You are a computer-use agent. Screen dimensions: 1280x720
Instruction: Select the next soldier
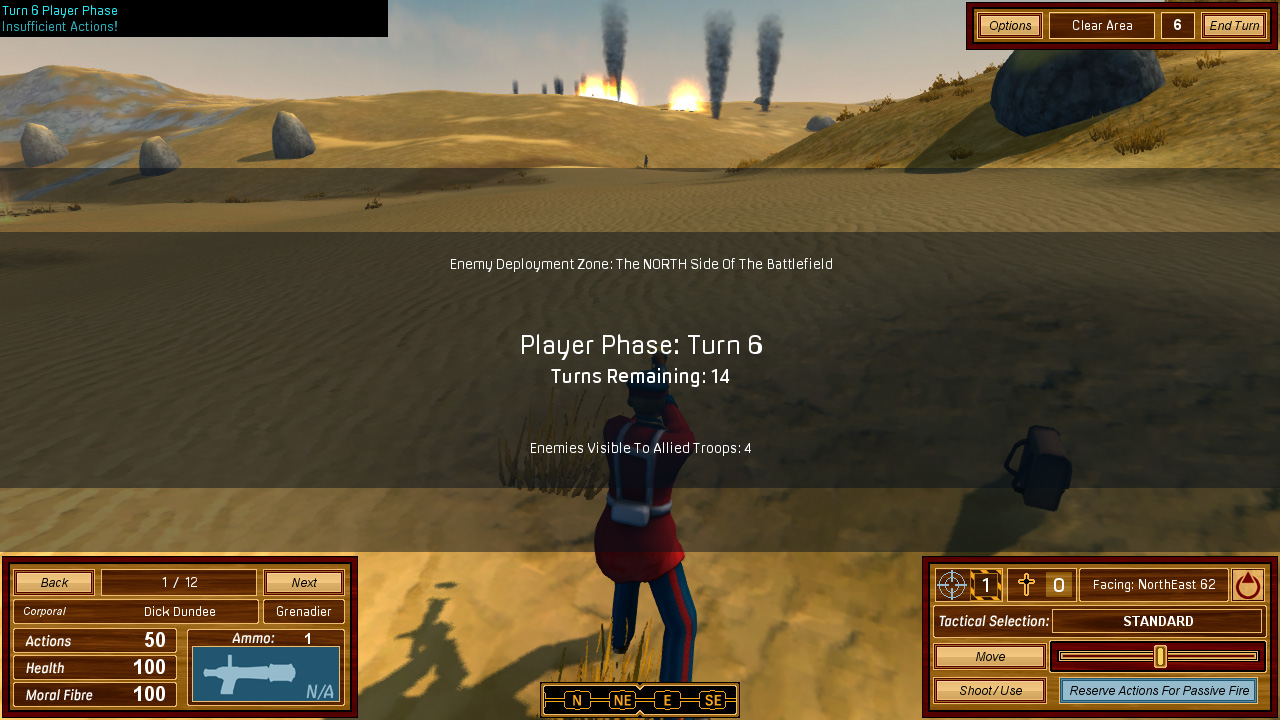tap(304, 582)
